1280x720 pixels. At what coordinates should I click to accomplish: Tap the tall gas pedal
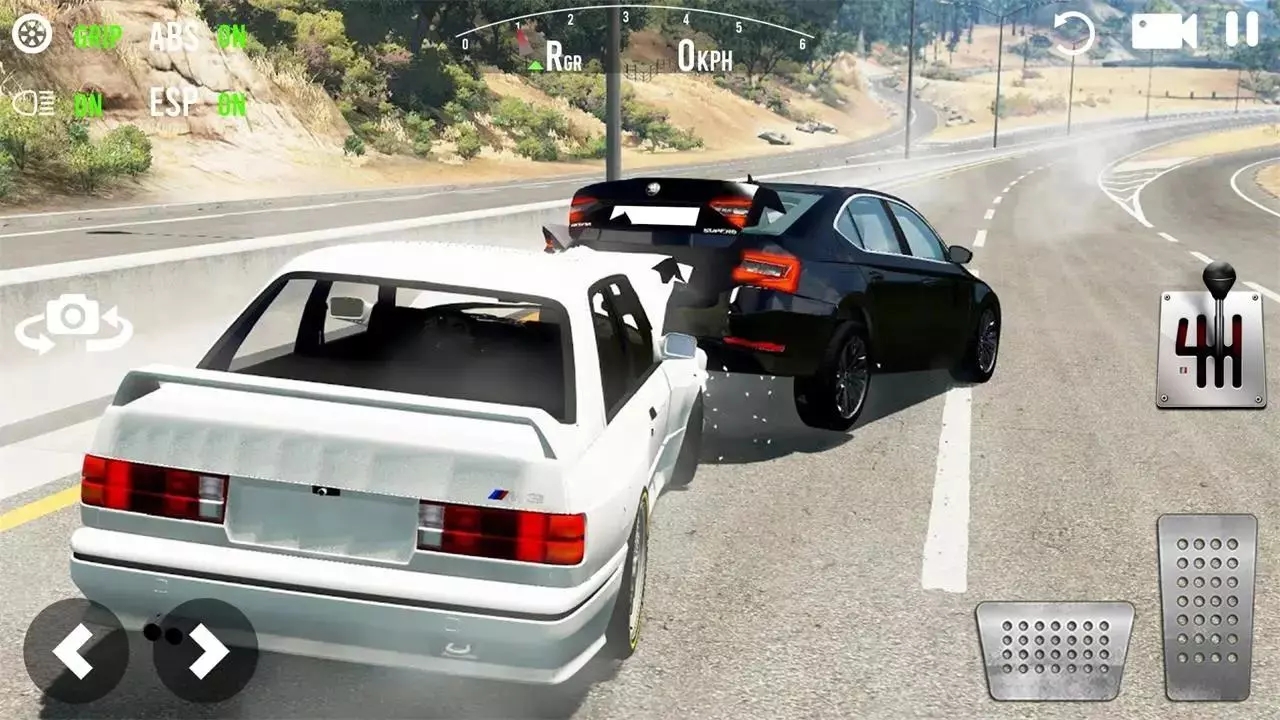[1207, 605]
